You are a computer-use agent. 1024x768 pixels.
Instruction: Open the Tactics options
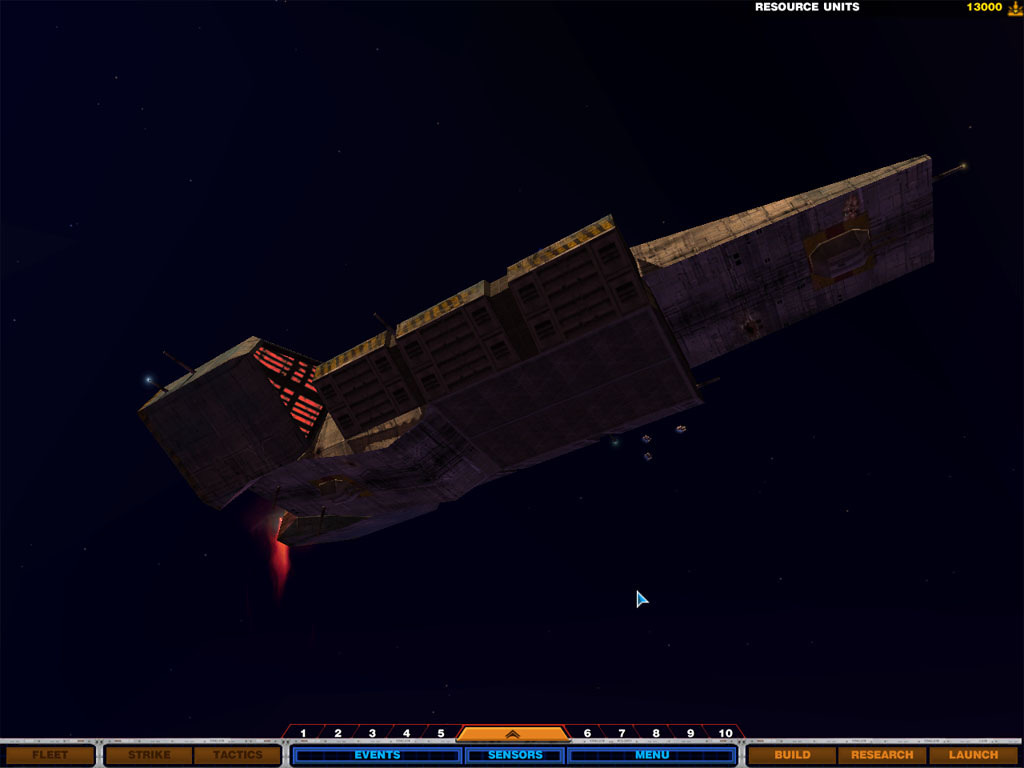(x=237, y=755)
